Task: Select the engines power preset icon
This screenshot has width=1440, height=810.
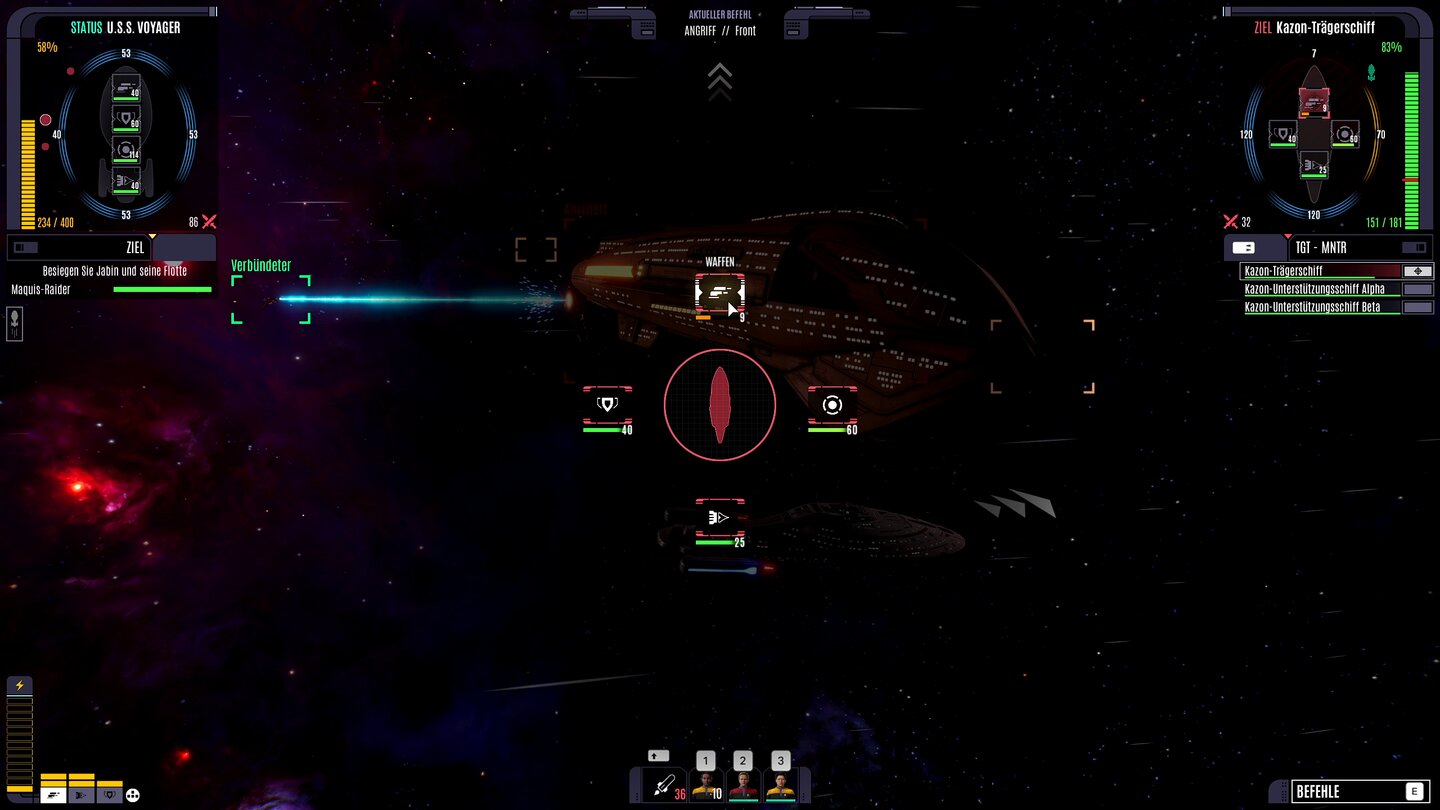Action: pyautogui.click(x=79, y=795)
